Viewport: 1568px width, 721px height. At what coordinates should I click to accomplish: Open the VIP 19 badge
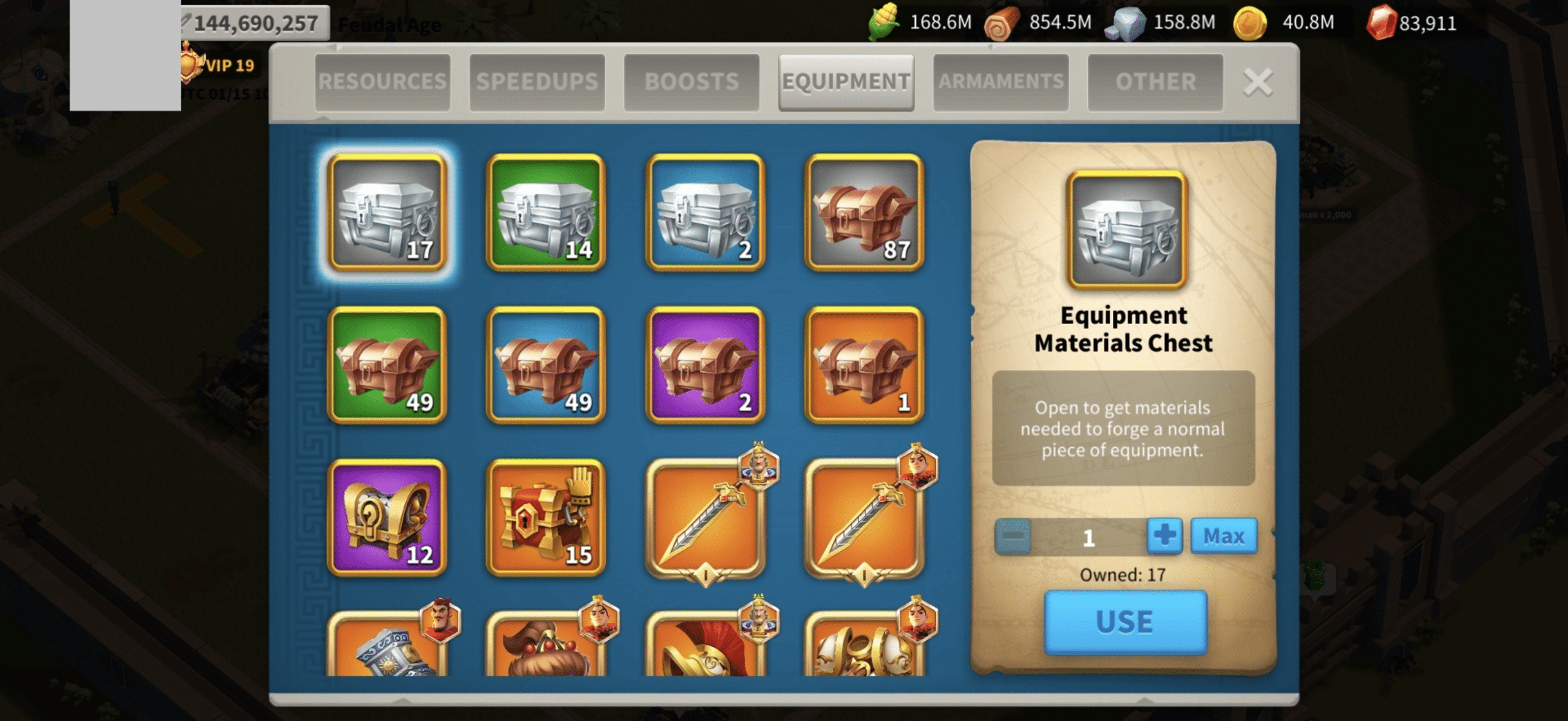(x=219, y=65)
